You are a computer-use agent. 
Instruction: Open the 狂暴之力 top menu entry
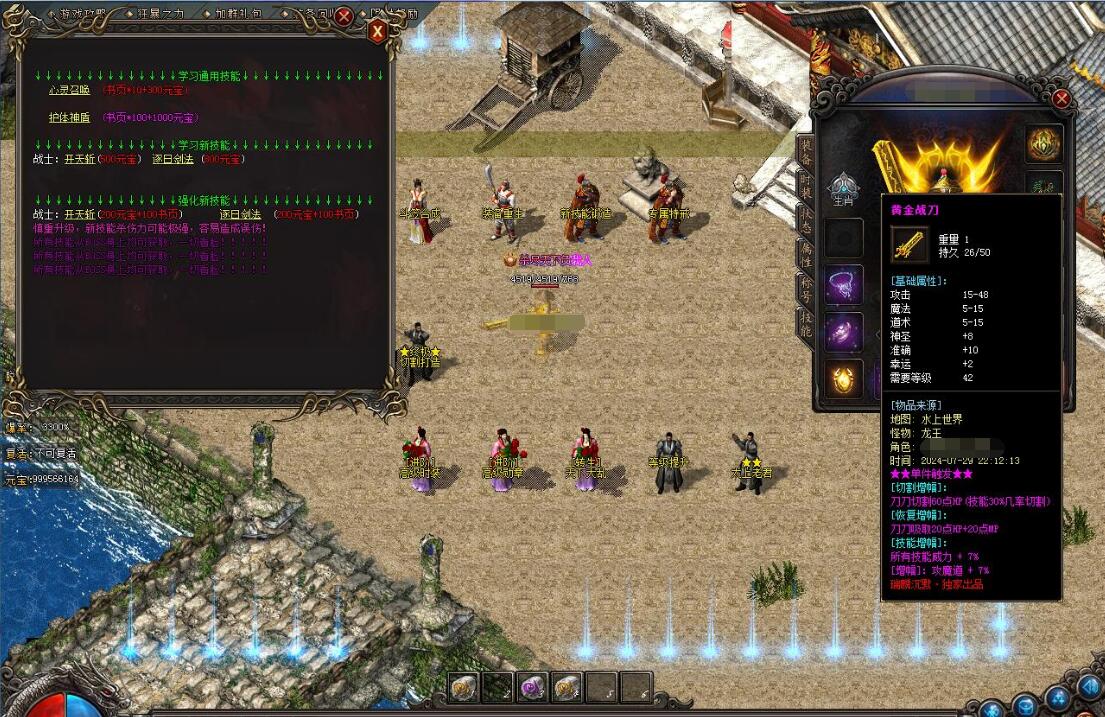pos(161,14)
